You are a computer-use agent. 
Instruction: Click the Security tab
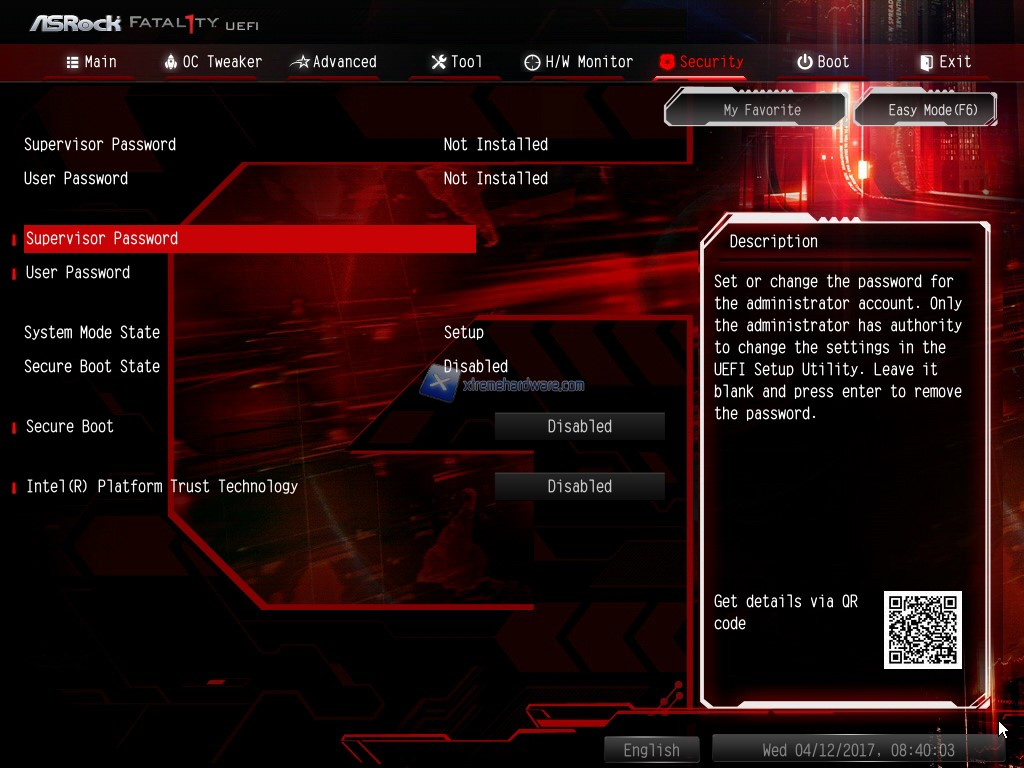point(701,62)
